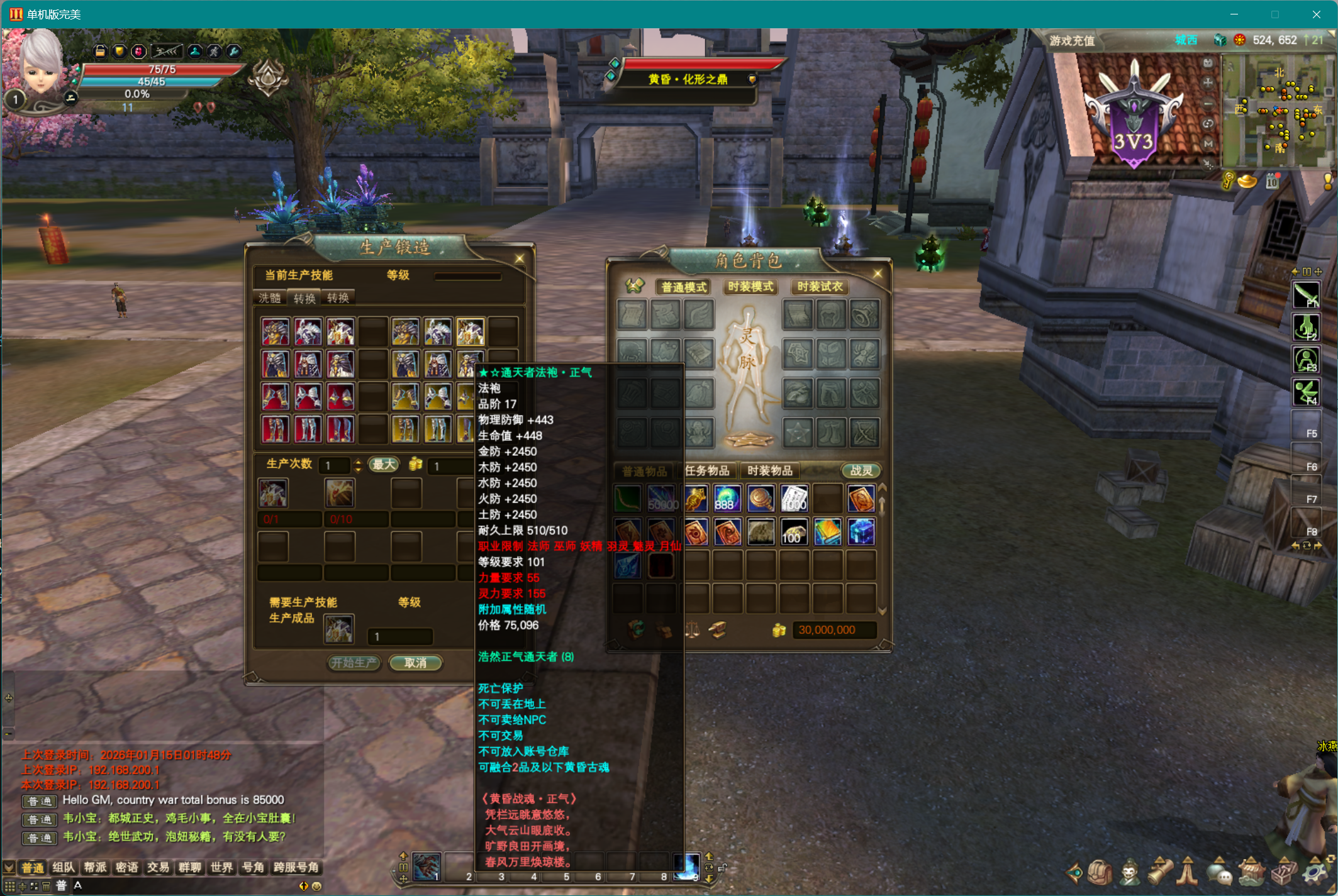This screenshot has height=896, width=1338.
Task: Select the item stacked 888 in bag
Action: tap(727, 499)
